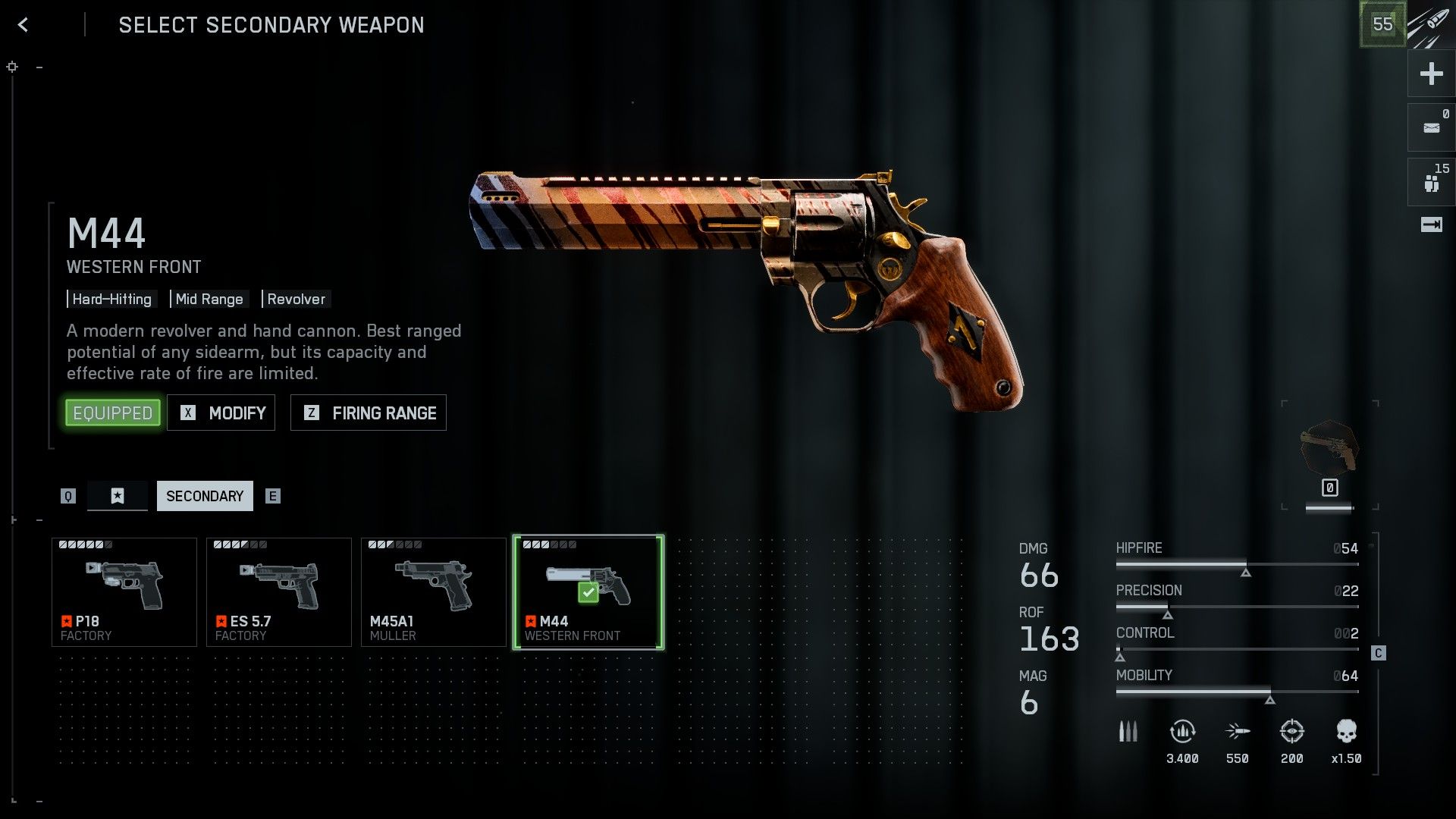
Task: Launch the Firing Range
Action: coord(369,413)
